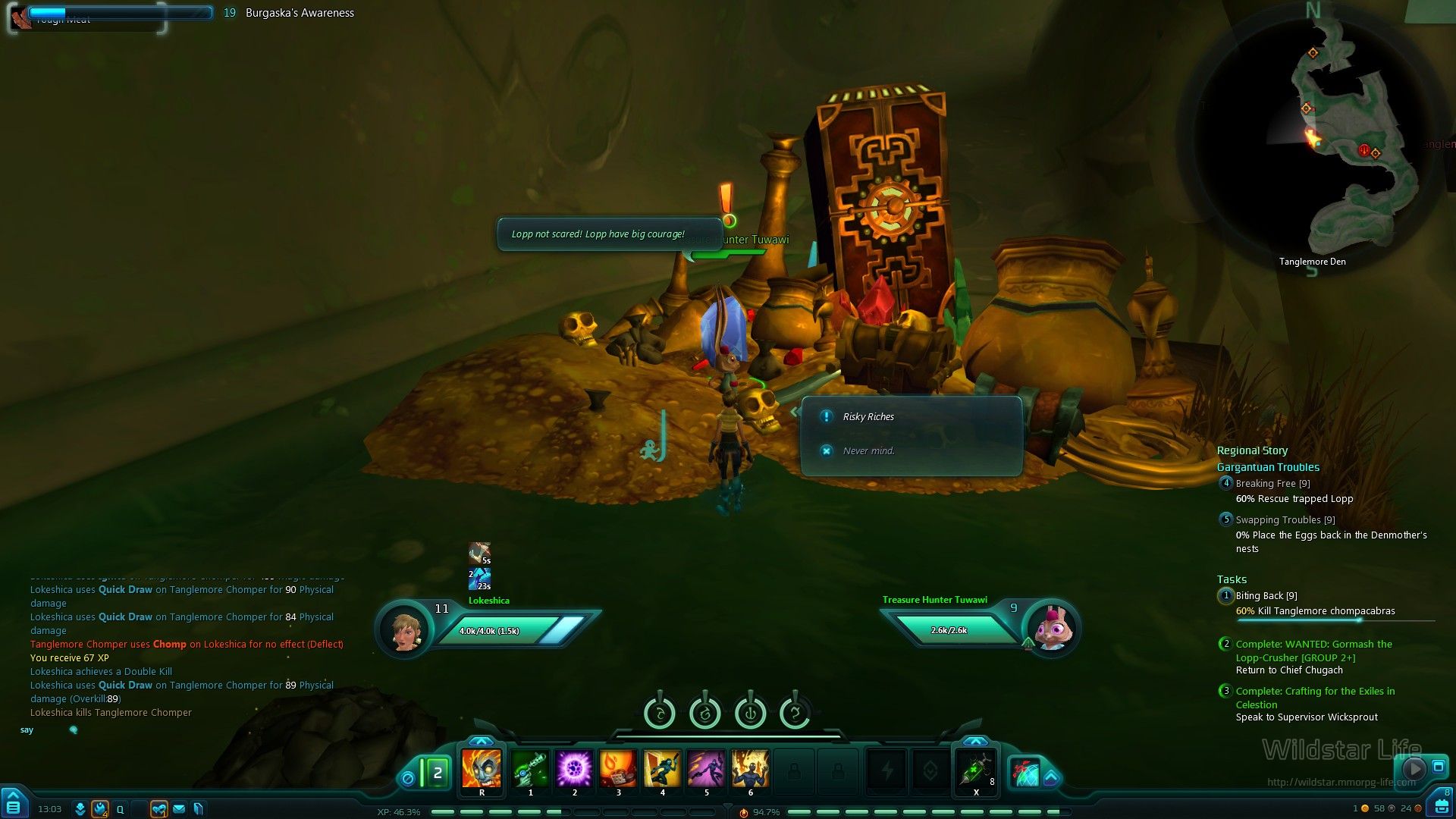Choose the Never mind dialogue option

(x=868, y=450)
